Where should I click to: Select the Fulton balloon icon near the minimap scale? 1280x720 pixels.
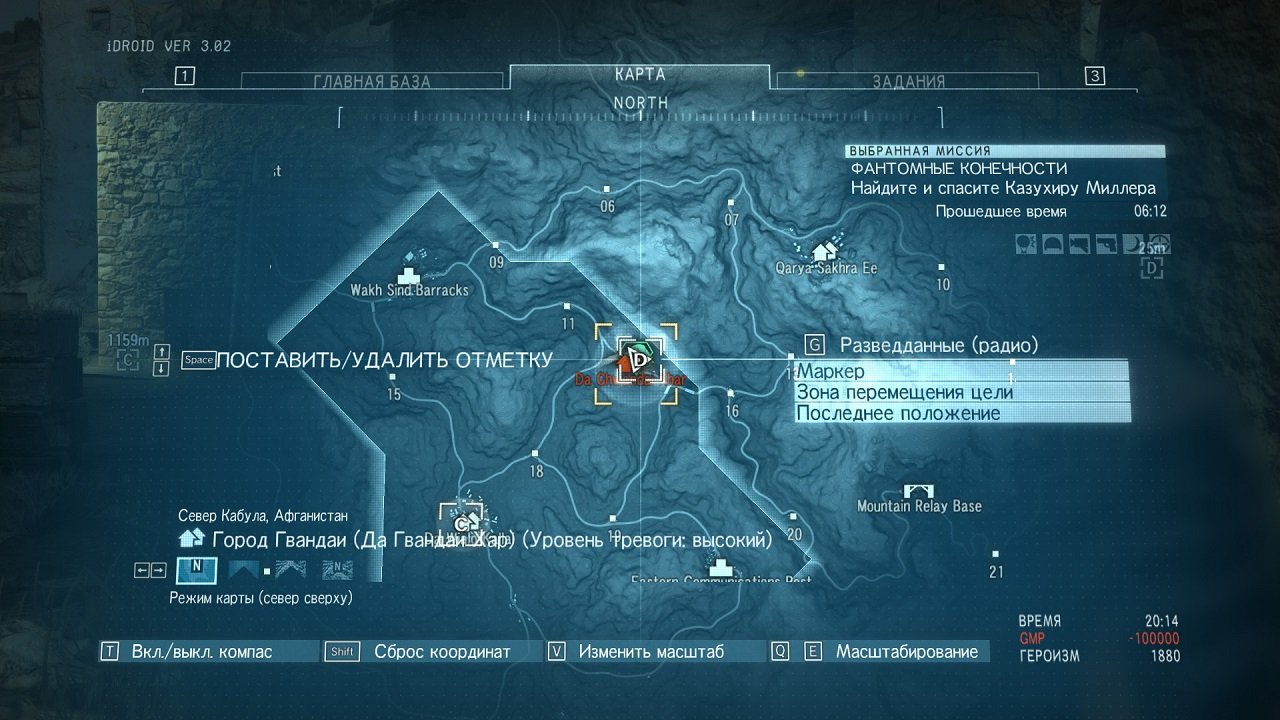coord(1025,244)
